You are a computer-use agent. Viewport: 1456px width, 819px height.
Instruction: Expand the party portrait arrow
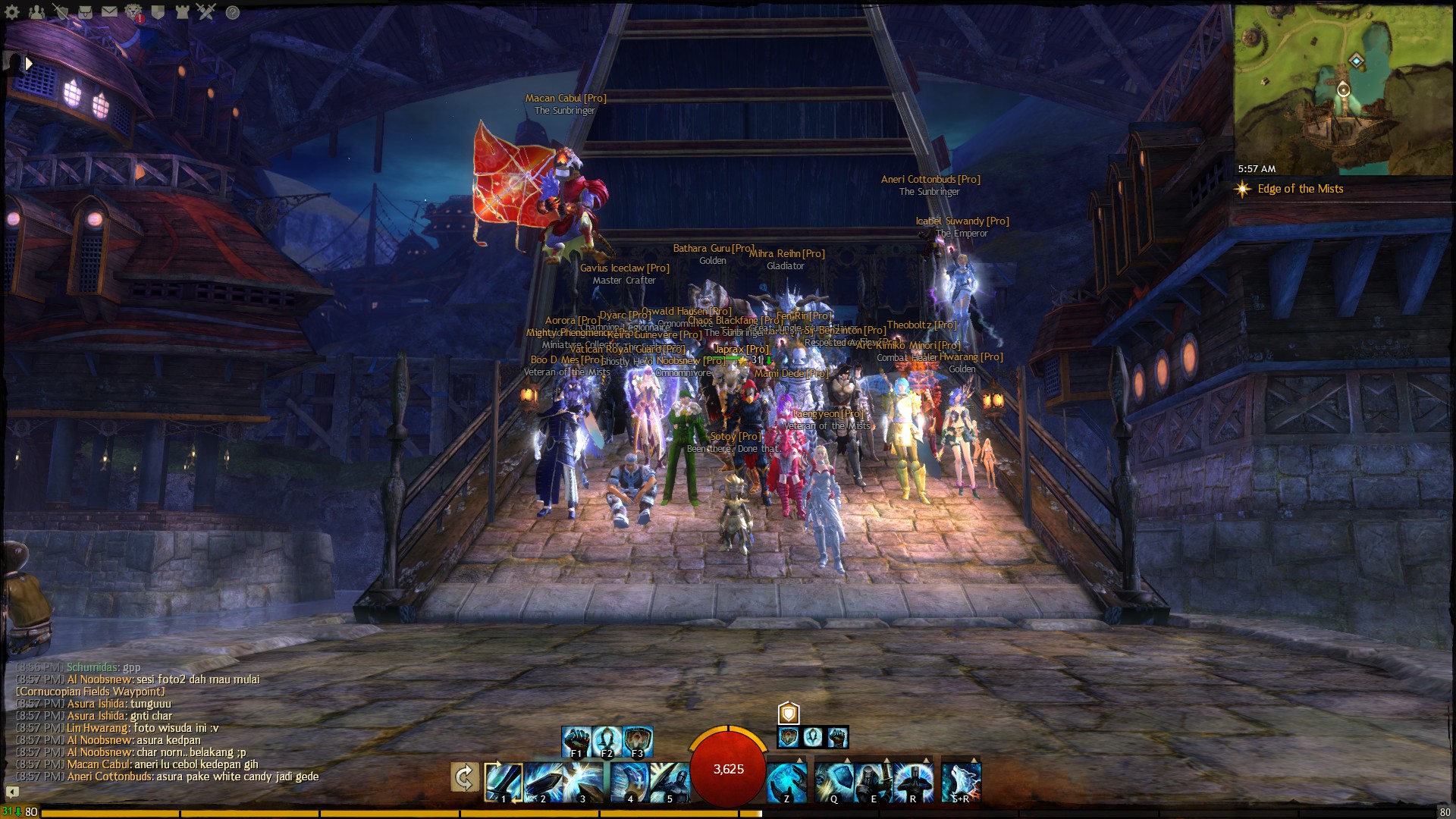29,64
